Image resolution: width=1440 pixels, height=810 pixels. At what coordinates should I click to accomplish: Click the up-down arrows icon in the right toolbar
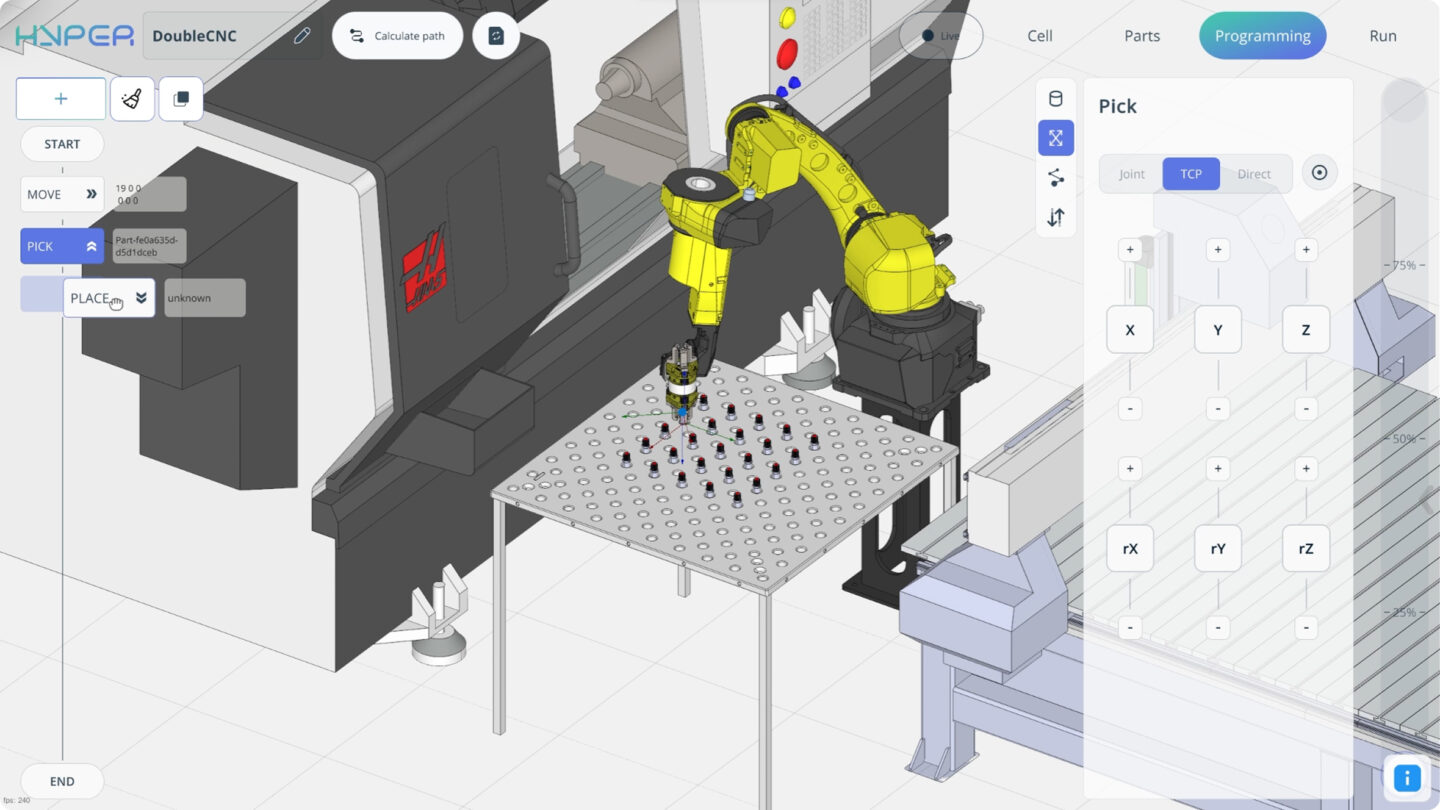coord(1056,217)
